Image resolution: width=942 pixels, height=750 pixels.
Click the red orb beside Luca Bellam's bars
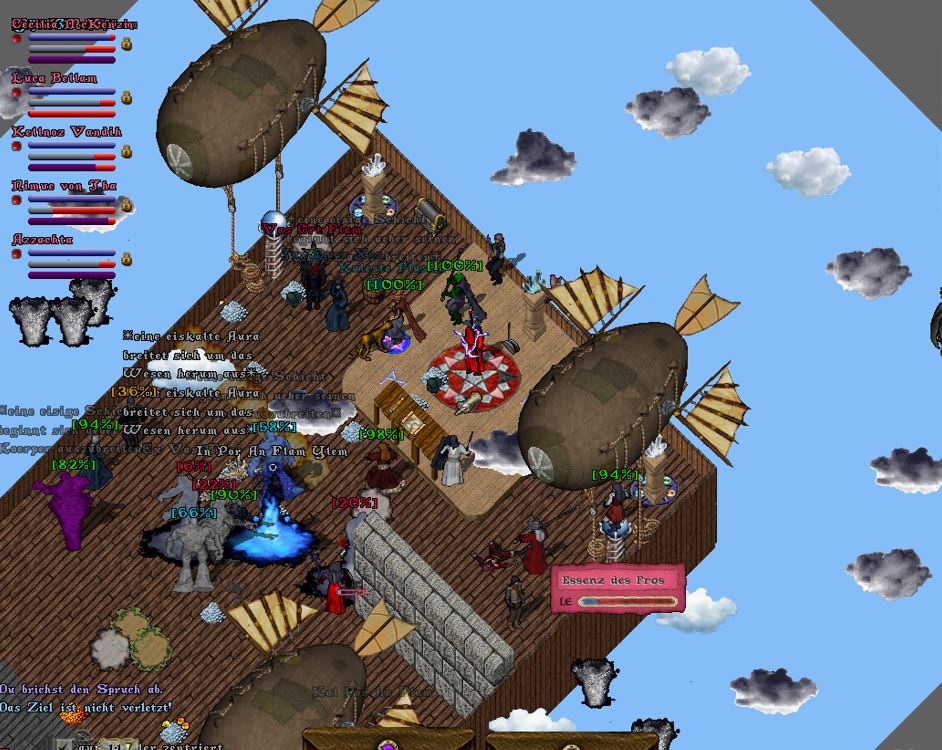point(16,93)
